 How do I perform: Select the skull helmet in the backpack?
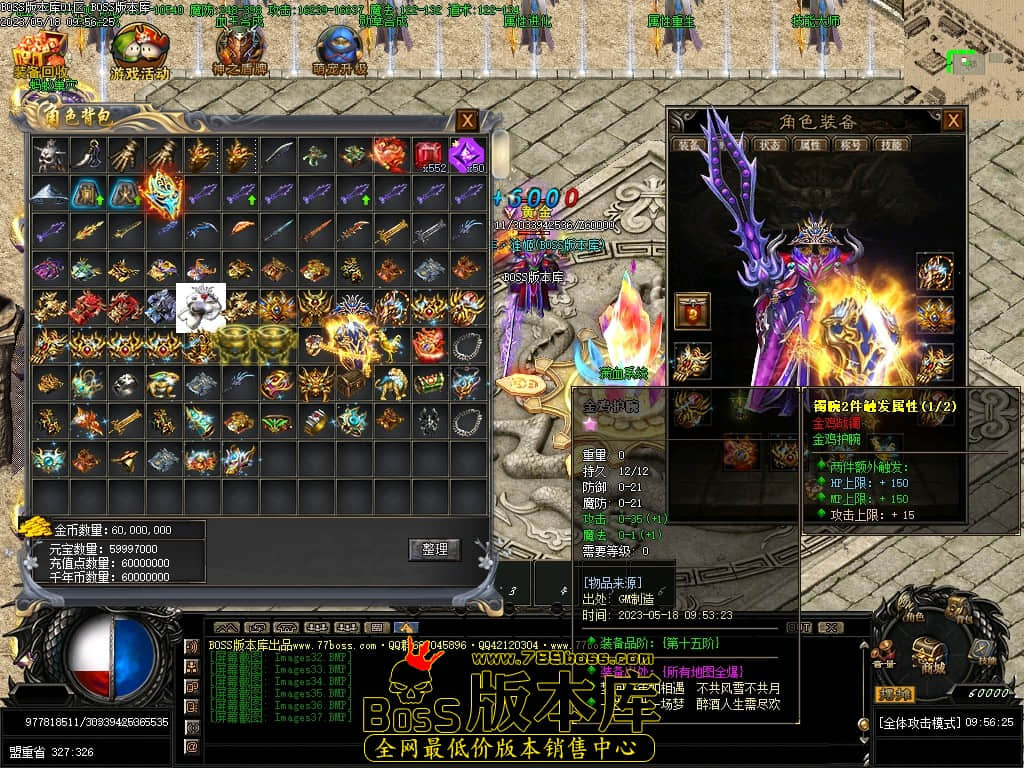coord(48,155)
